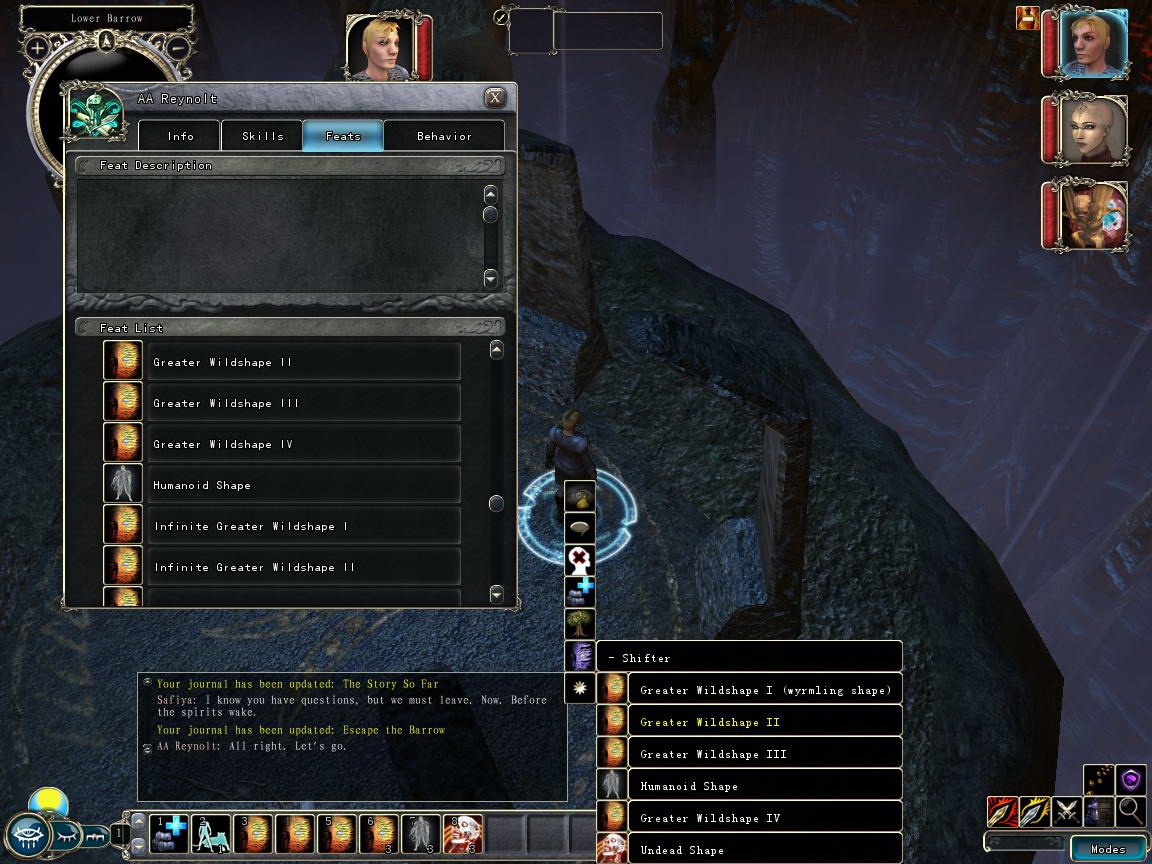Switch to the Behavior tab
Screen dimensions: 1152x864
[444, 136]
